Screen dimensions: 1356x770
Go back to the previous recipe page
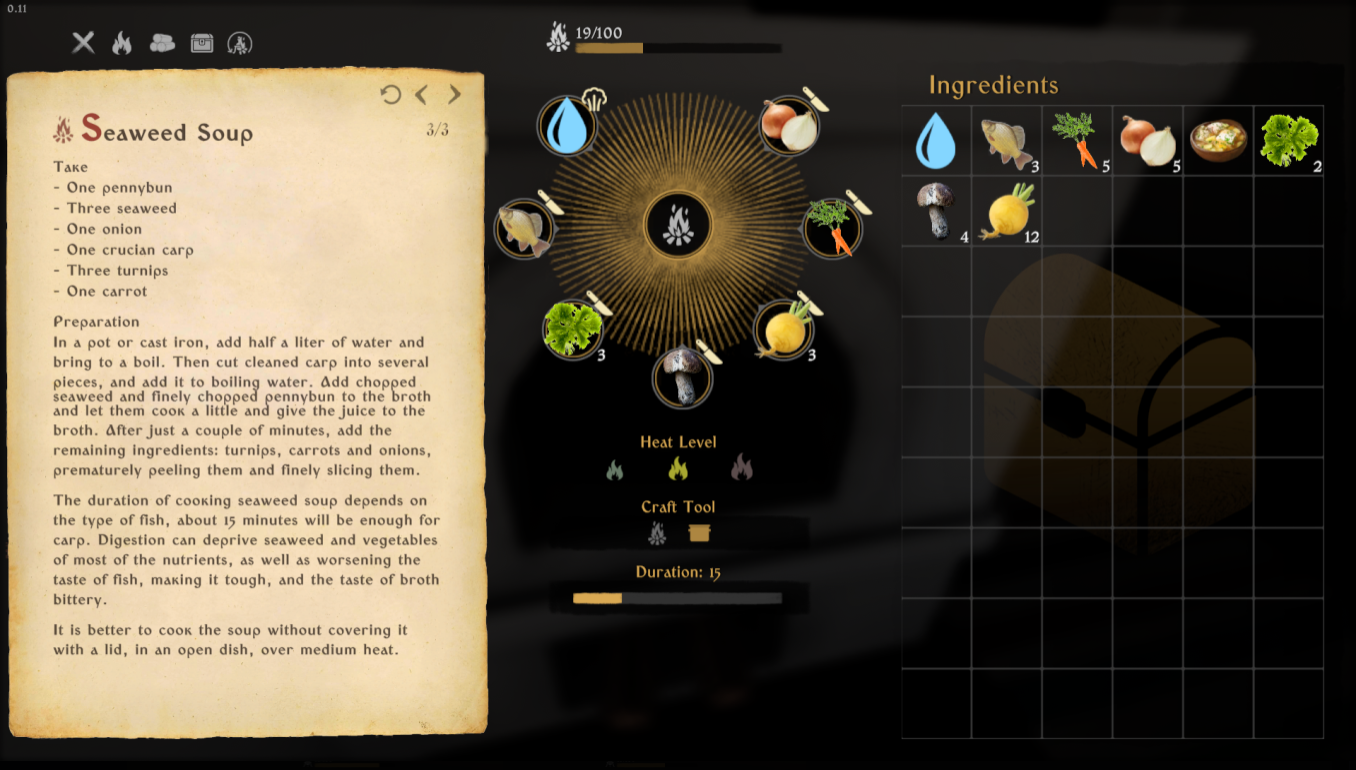point(422,95)
